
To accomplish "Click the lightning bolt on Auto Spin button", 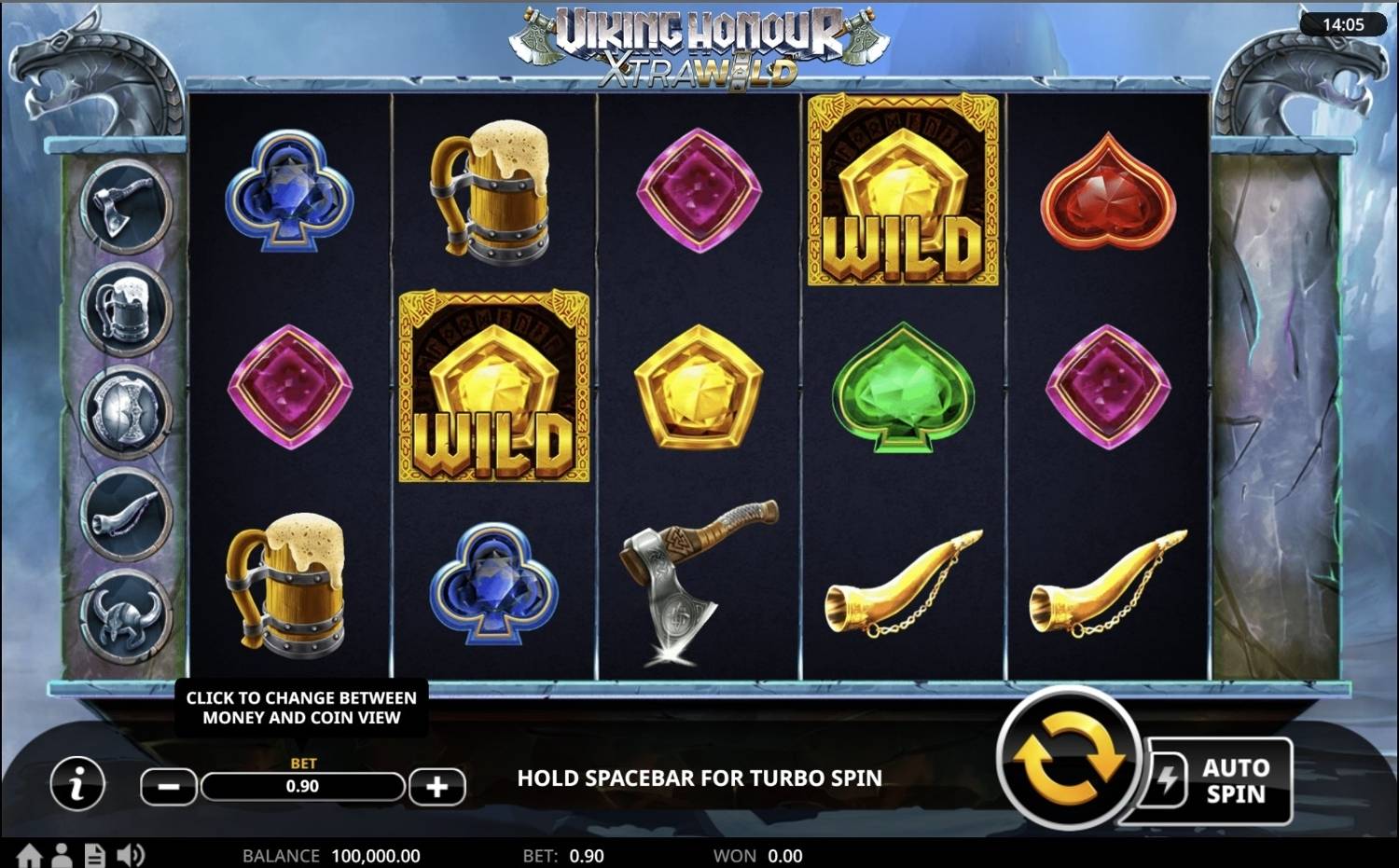I will tap(1167, 781).
